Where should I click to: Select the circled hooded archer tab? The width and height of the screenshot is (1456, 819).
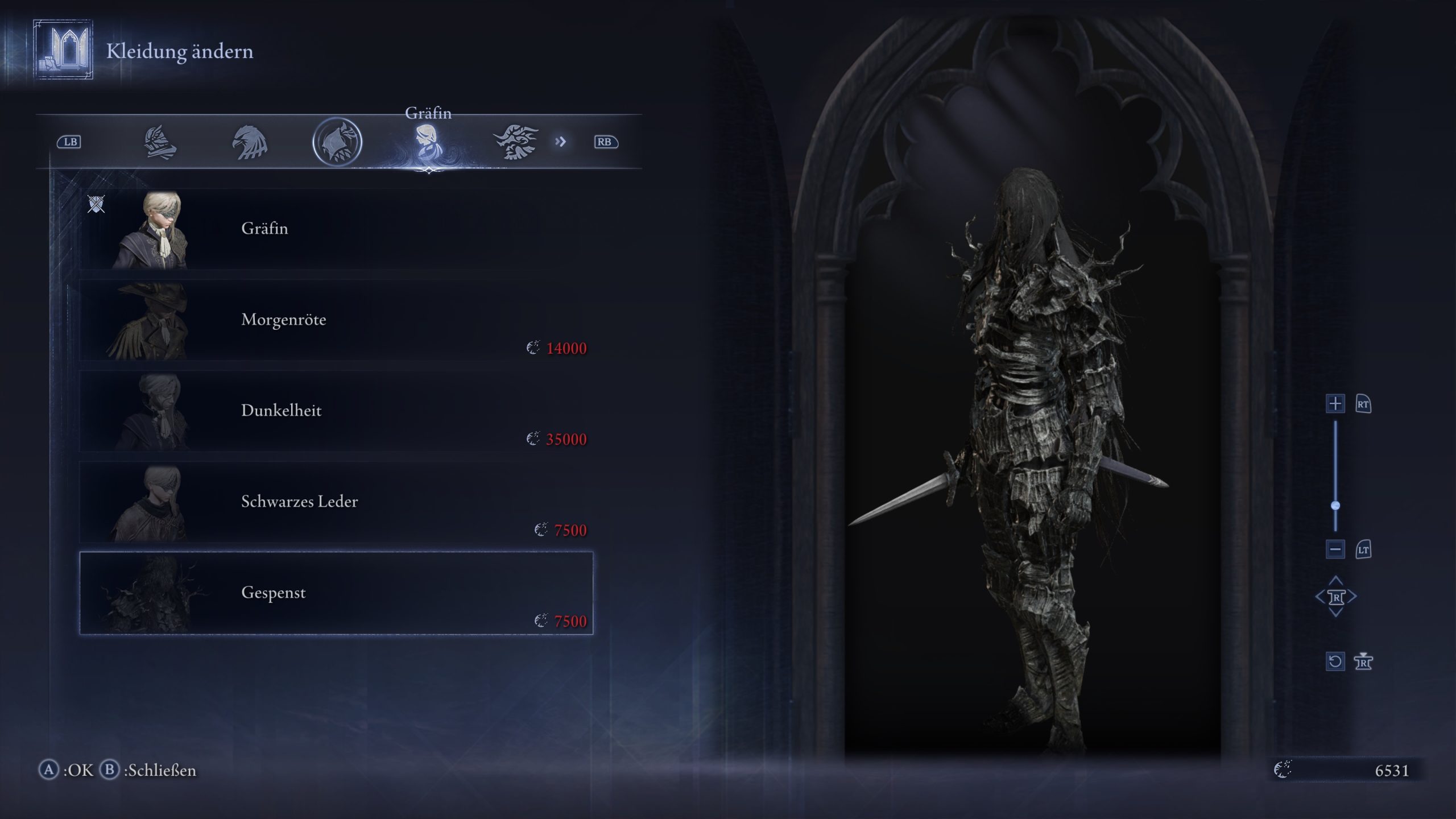pyautogui.click(x=337, y=142)
